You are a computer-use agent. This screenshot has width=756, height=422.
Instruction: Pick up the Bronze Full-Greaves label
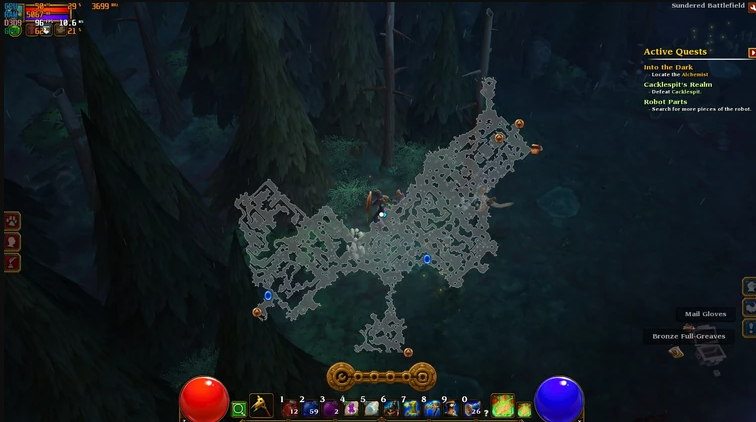(688, 336)
